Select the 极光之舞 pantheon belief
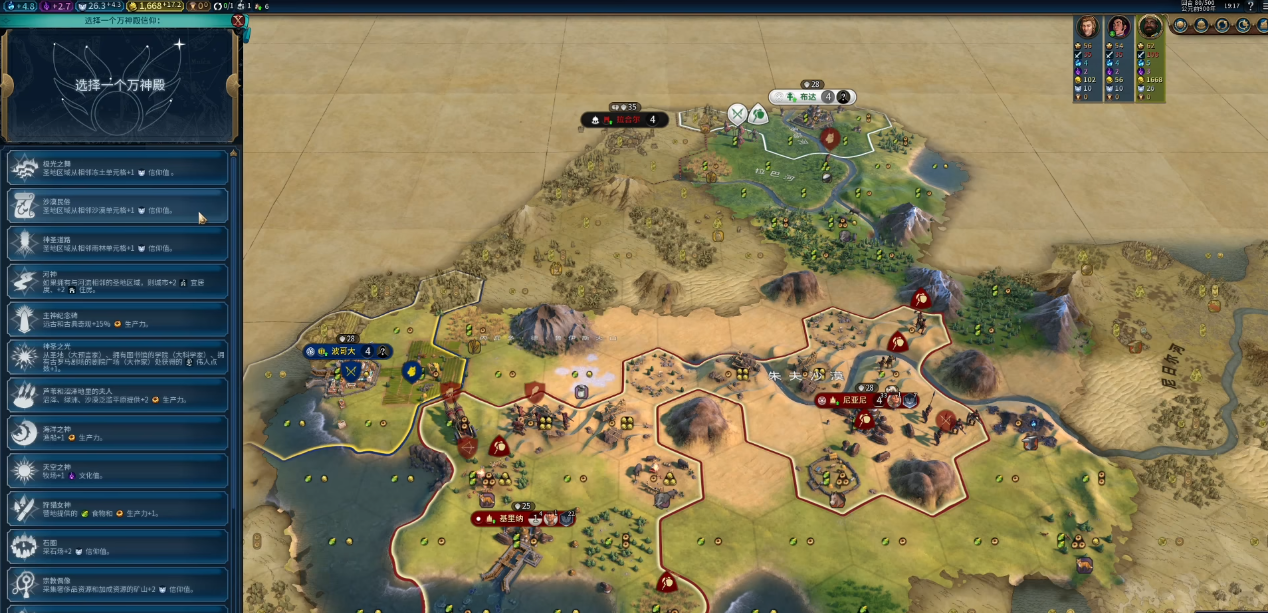This screenshot has width=1268, height=613. pos(118,167)
